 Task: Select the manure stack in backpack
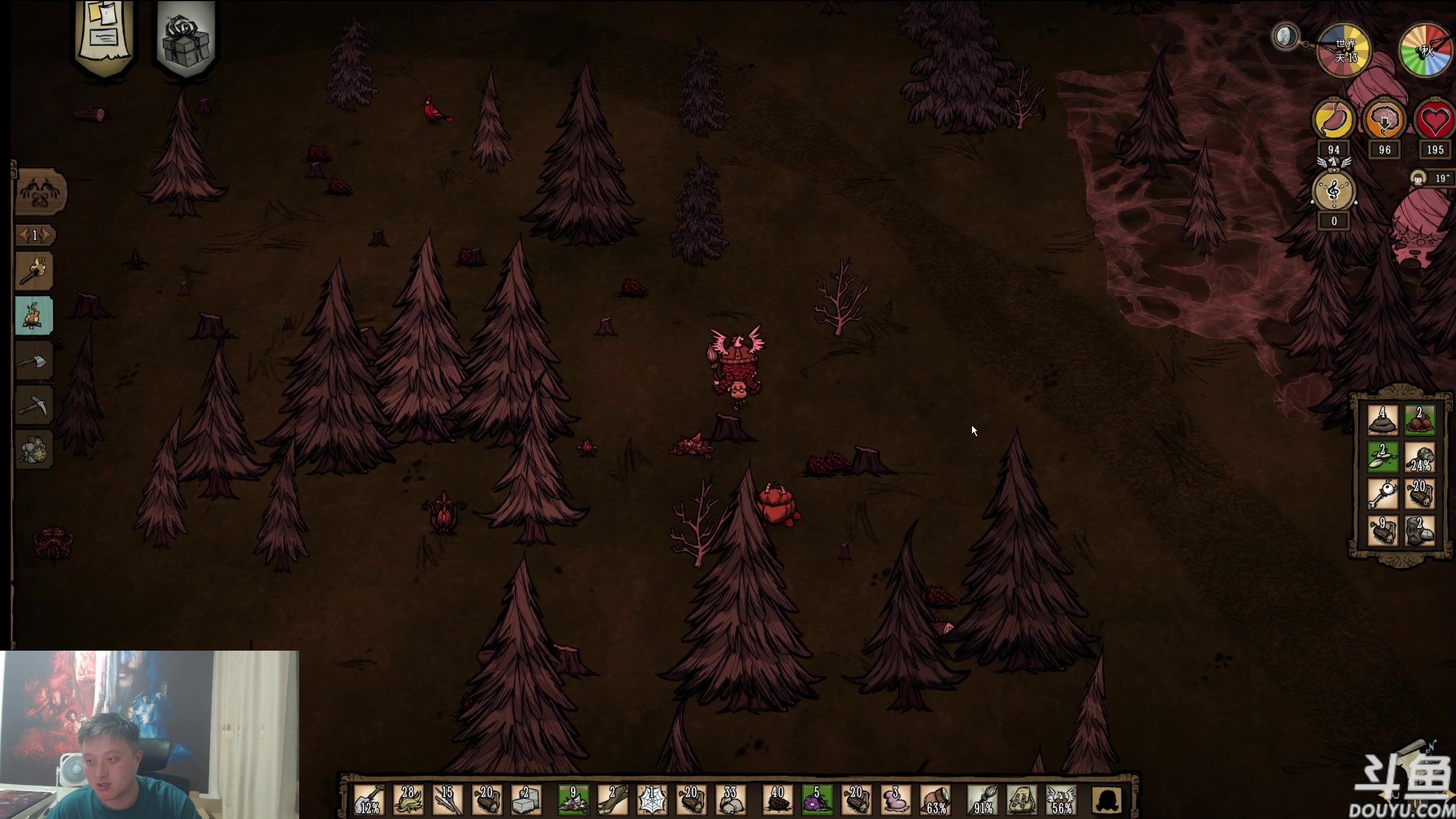[x=1383, y=421]
